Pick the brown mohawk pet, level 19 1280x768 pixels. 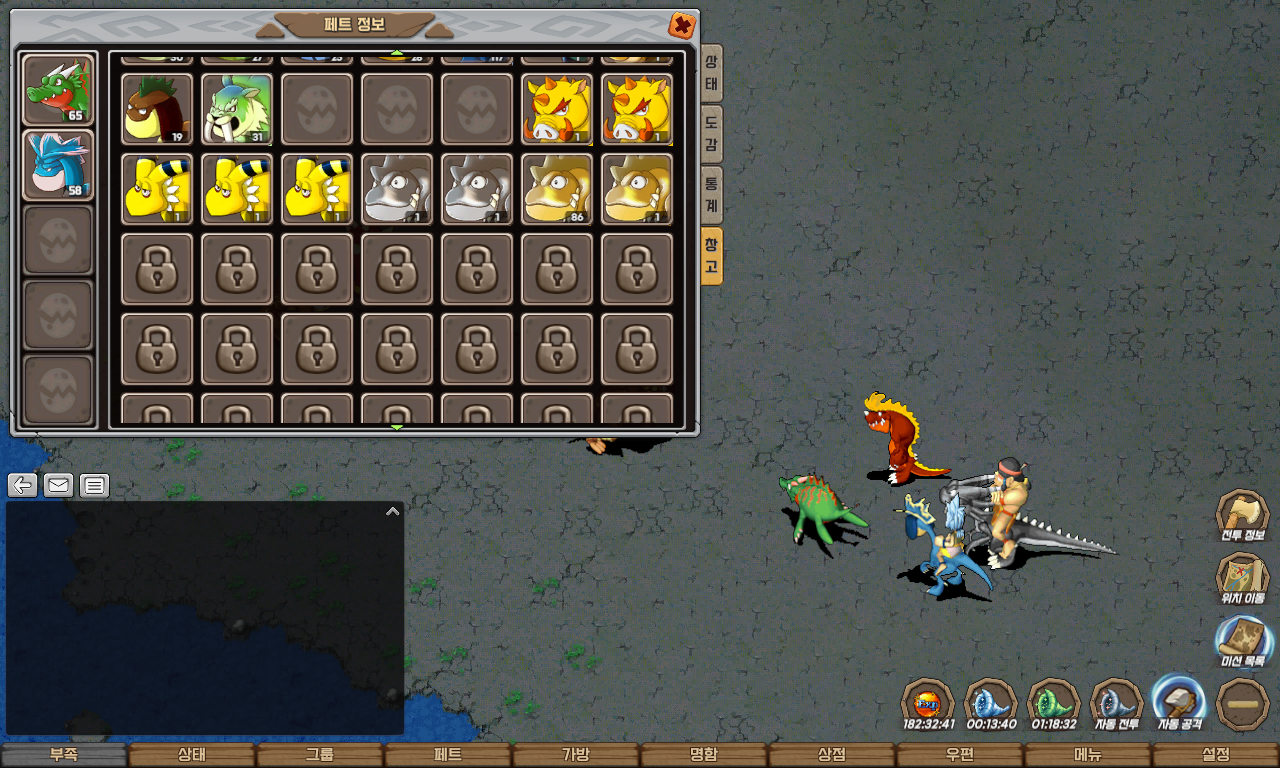point(157,109)
